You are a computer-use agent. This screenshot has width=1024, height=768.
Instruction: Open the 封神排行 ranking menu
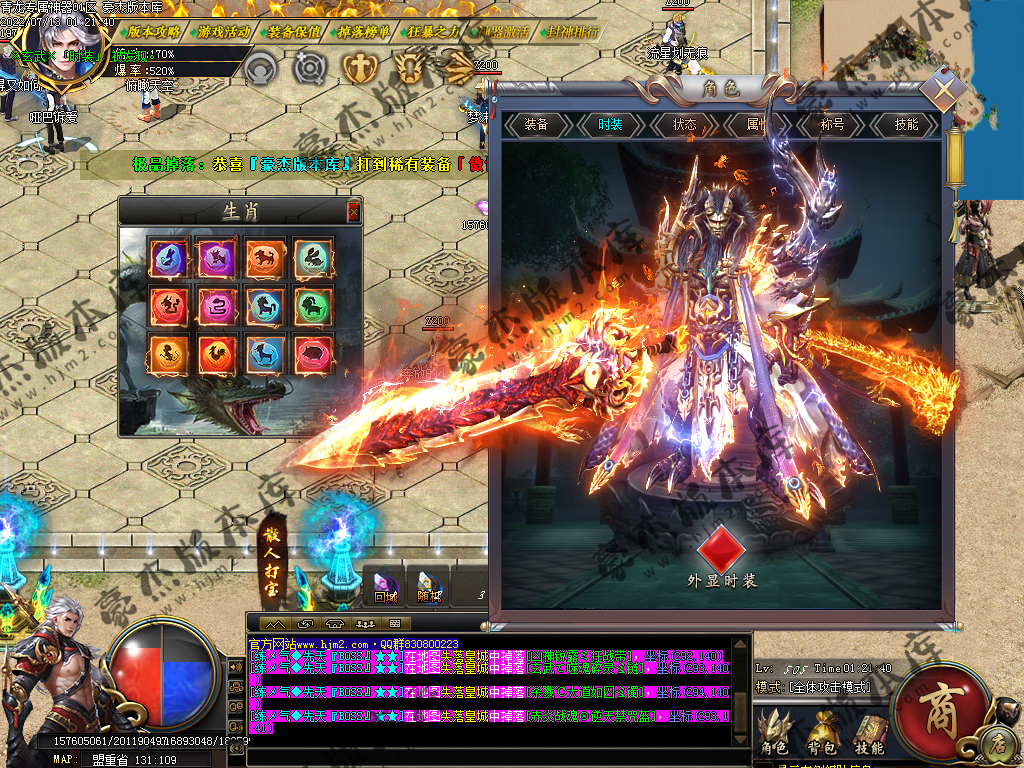pyautogui.click(x=573, y=31)
